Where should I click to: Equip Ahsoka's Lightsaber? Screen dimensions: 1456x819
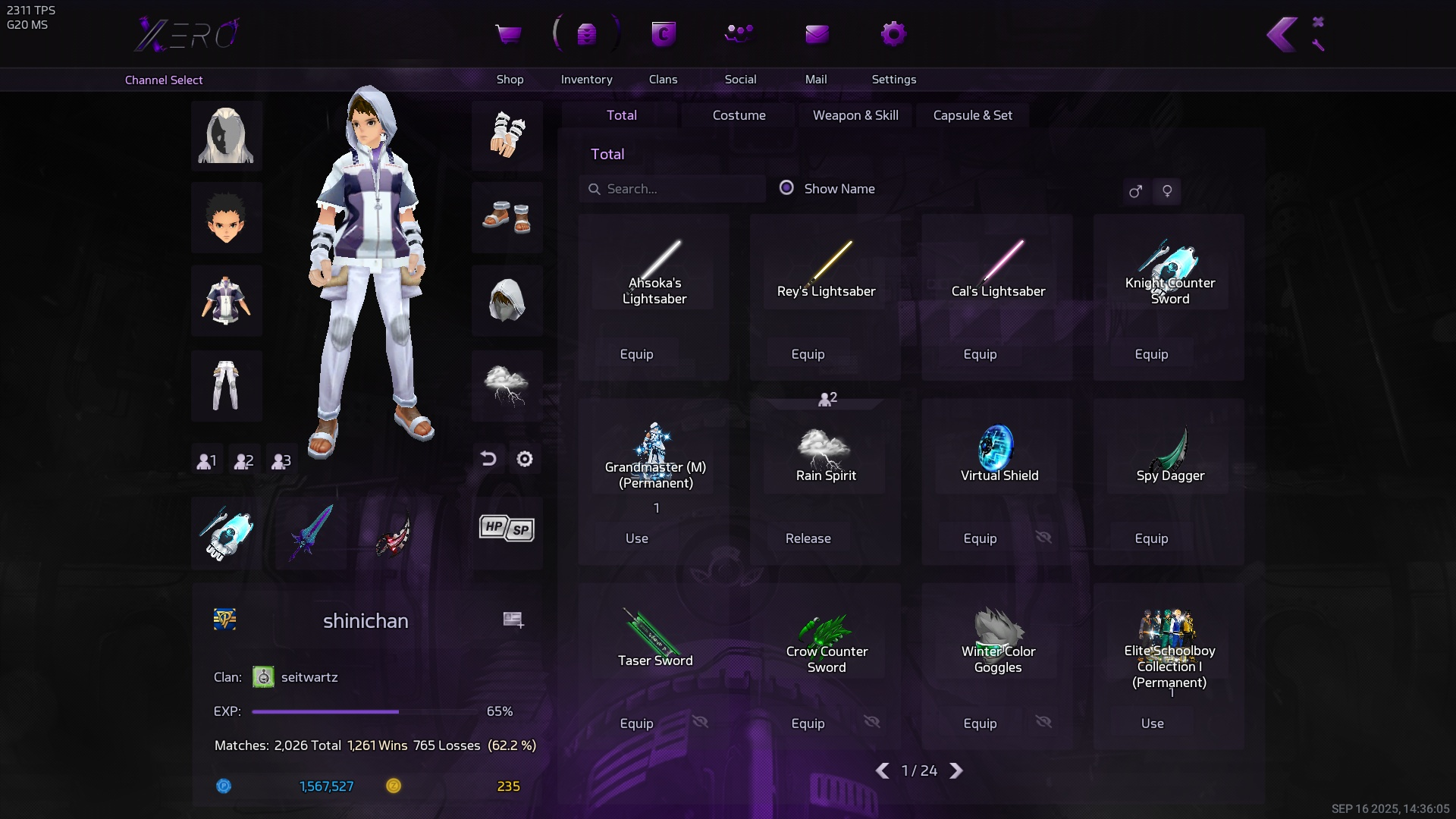[x=636, y=354]
